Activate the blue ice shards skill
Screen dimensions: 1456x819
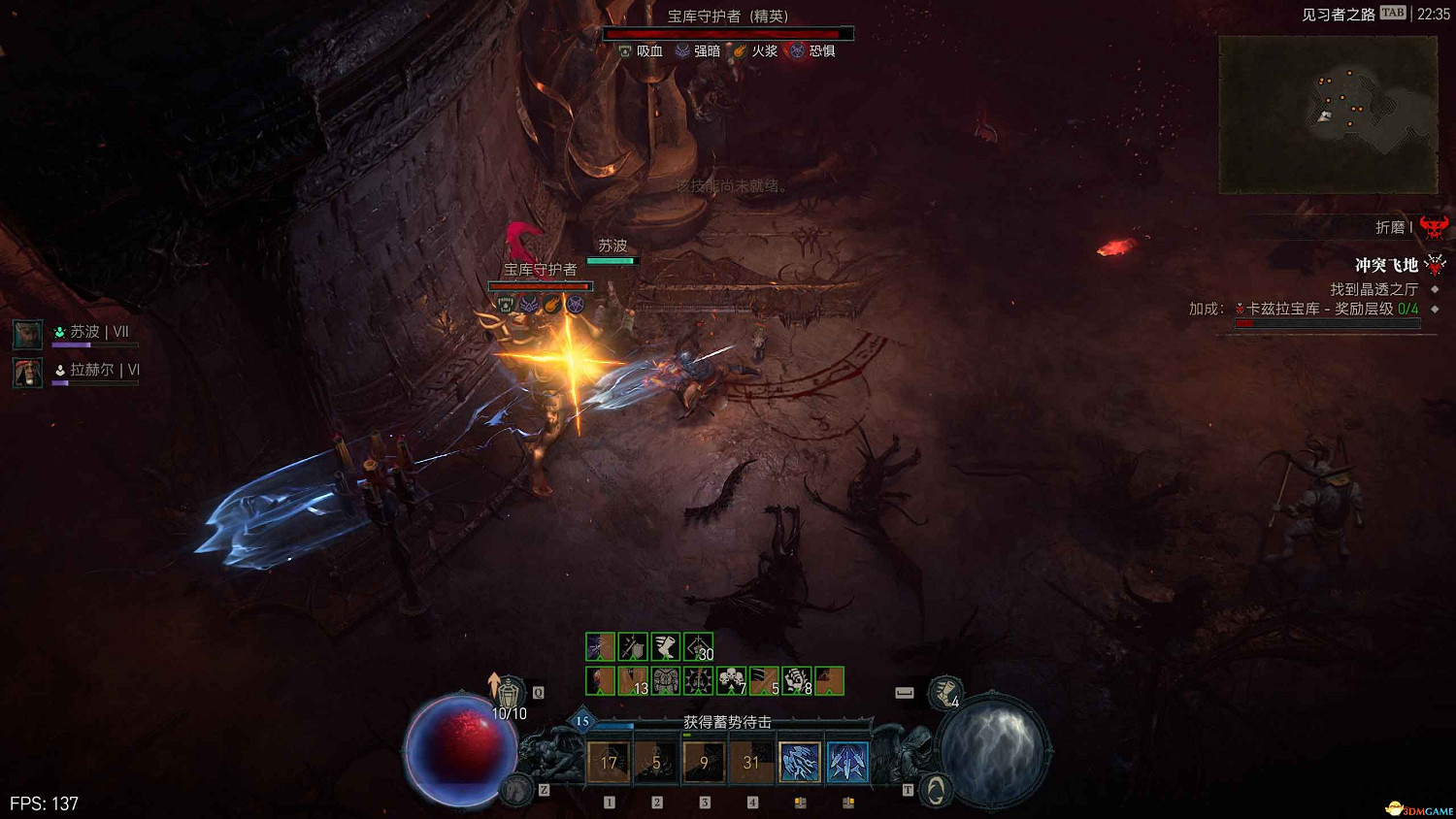[799, 763]
